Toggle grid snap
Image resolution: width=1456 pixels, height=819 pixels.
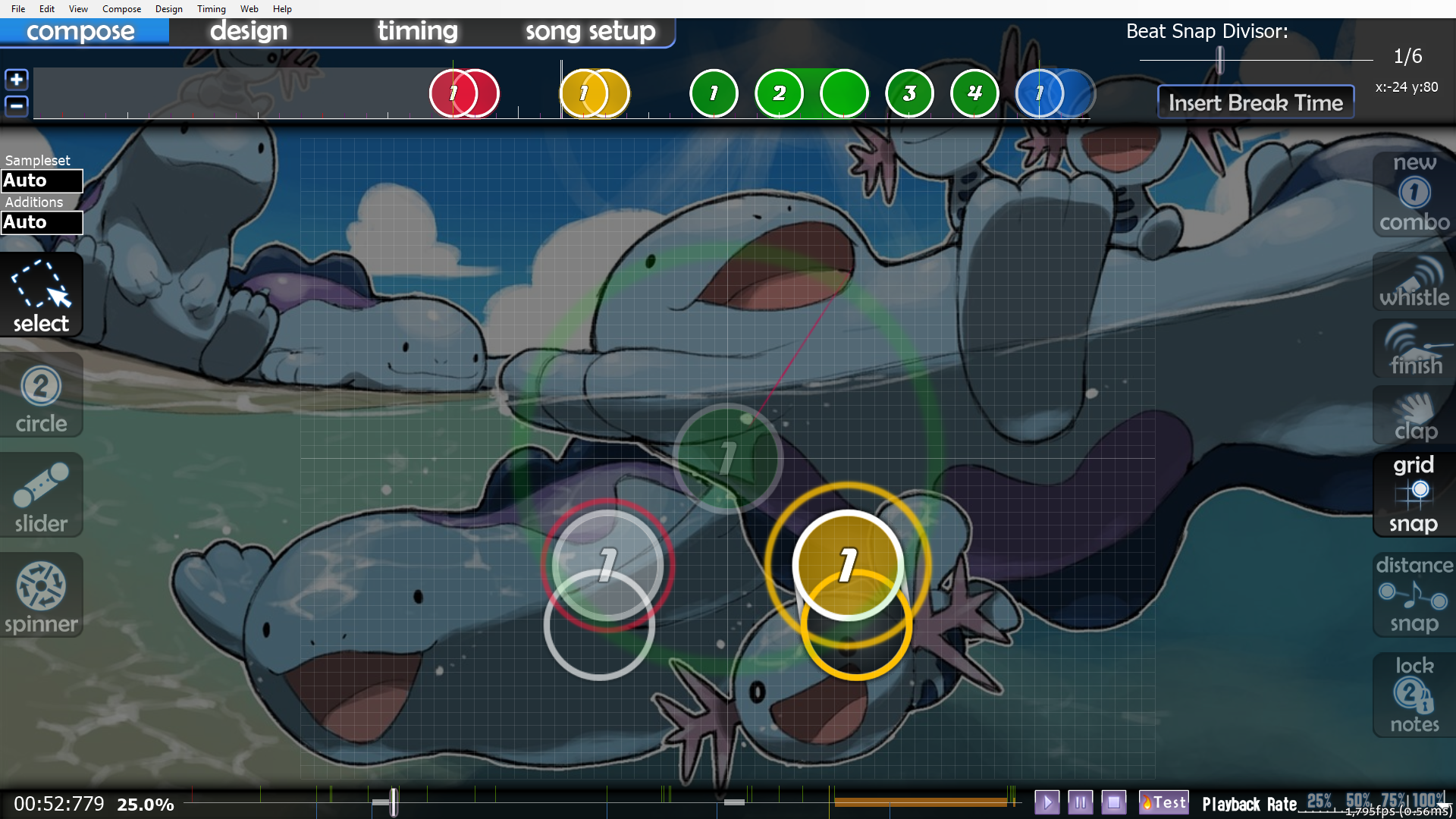[x=1414, y=494]
